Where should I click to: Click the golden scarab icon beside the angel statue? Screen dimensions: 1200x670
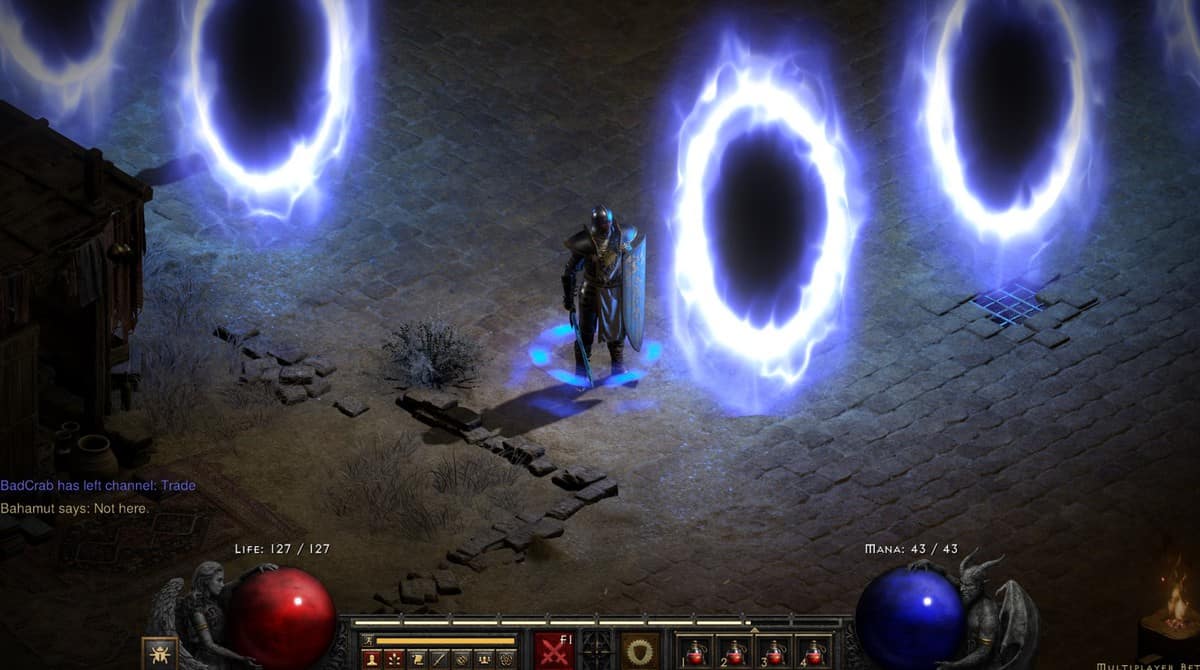click(x=159, y=653)
